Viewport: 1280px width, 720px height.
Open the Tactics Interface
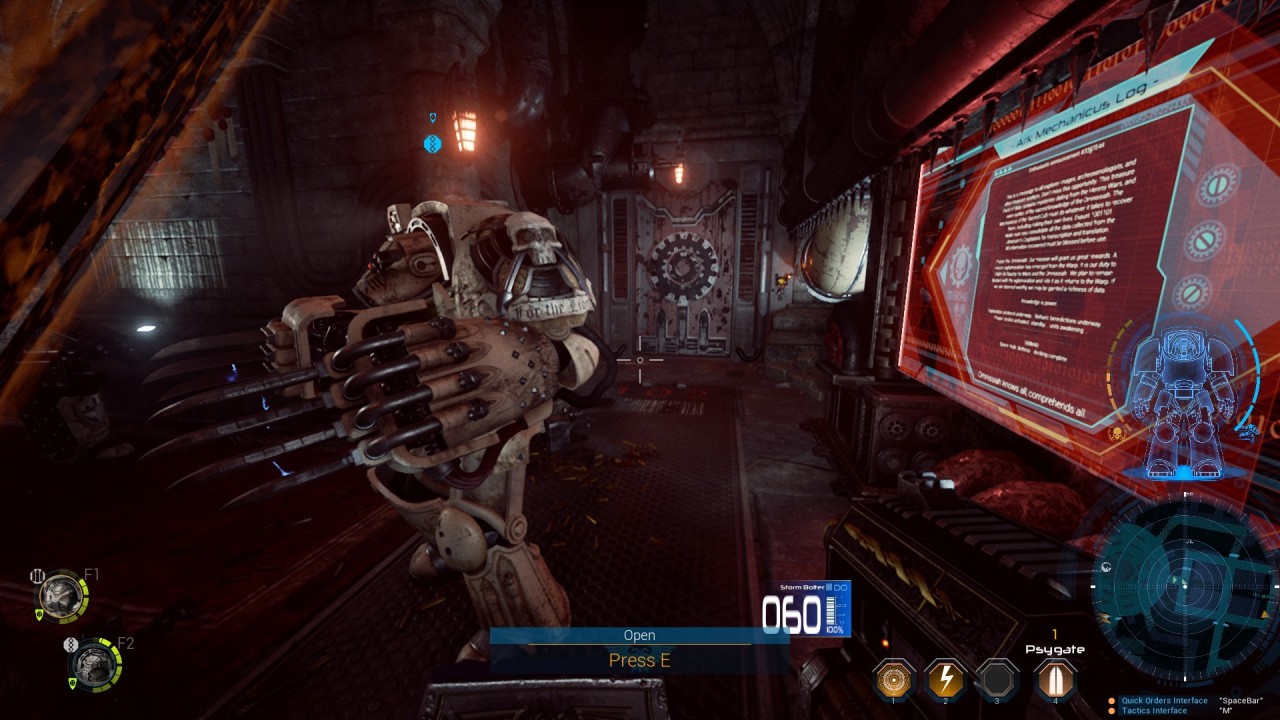coord(1154,711)
